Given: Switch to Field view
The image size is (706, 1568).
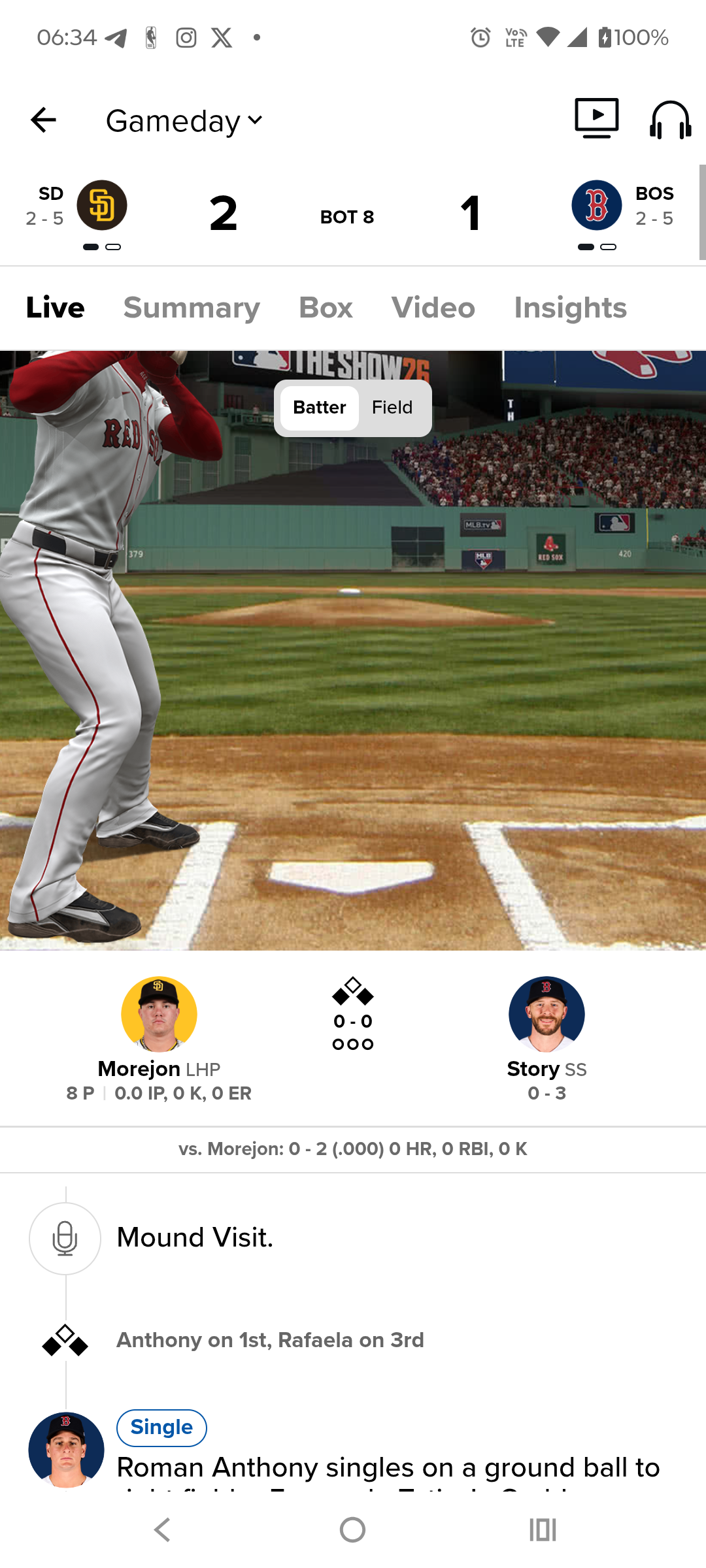Looking at the screenshot, I should [392, 408].
